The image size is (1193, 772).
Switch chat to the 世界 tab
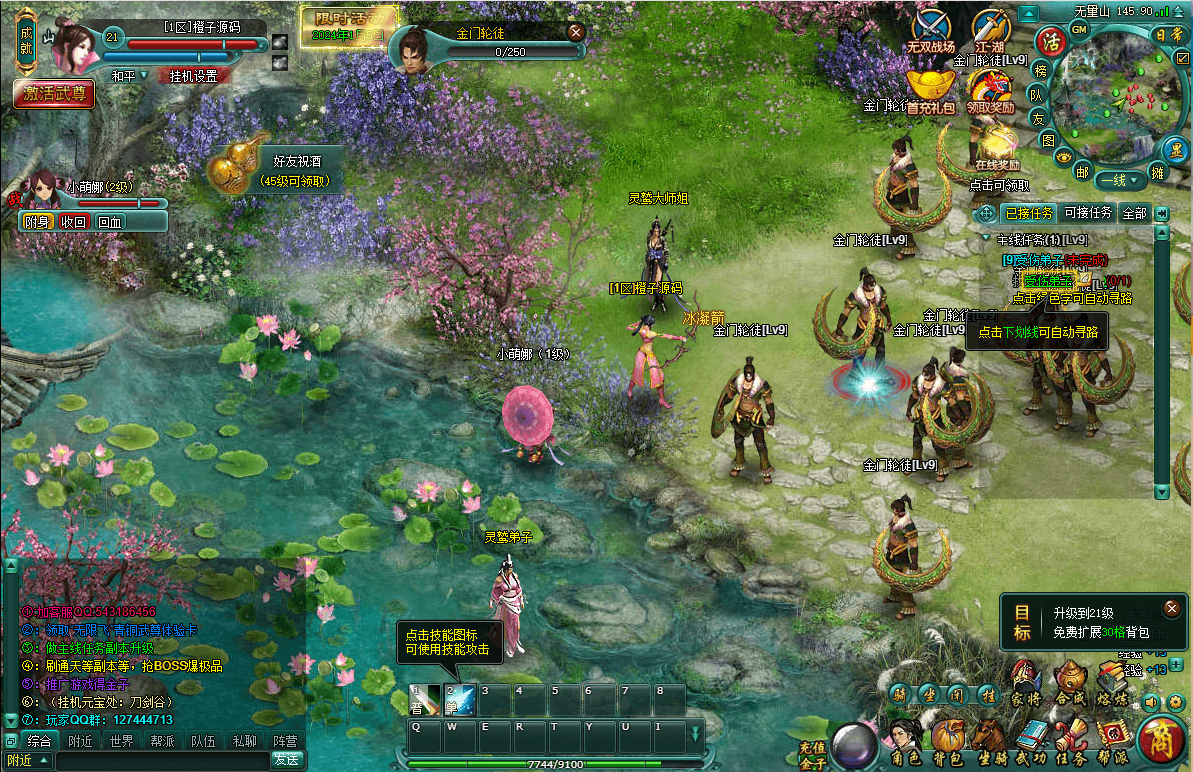(x=122, y=741)
